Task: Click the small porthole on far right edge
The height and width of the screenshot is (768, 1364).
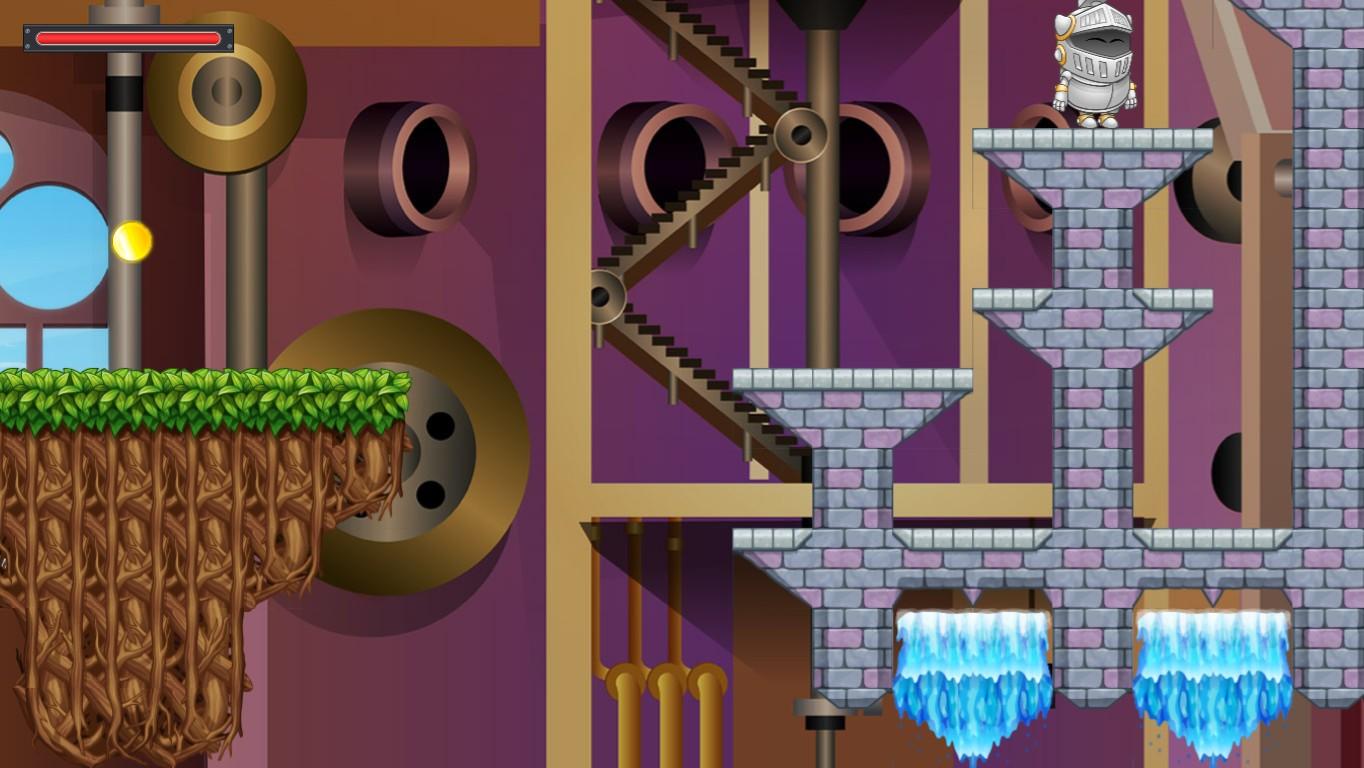Action: coord(1280,180)
